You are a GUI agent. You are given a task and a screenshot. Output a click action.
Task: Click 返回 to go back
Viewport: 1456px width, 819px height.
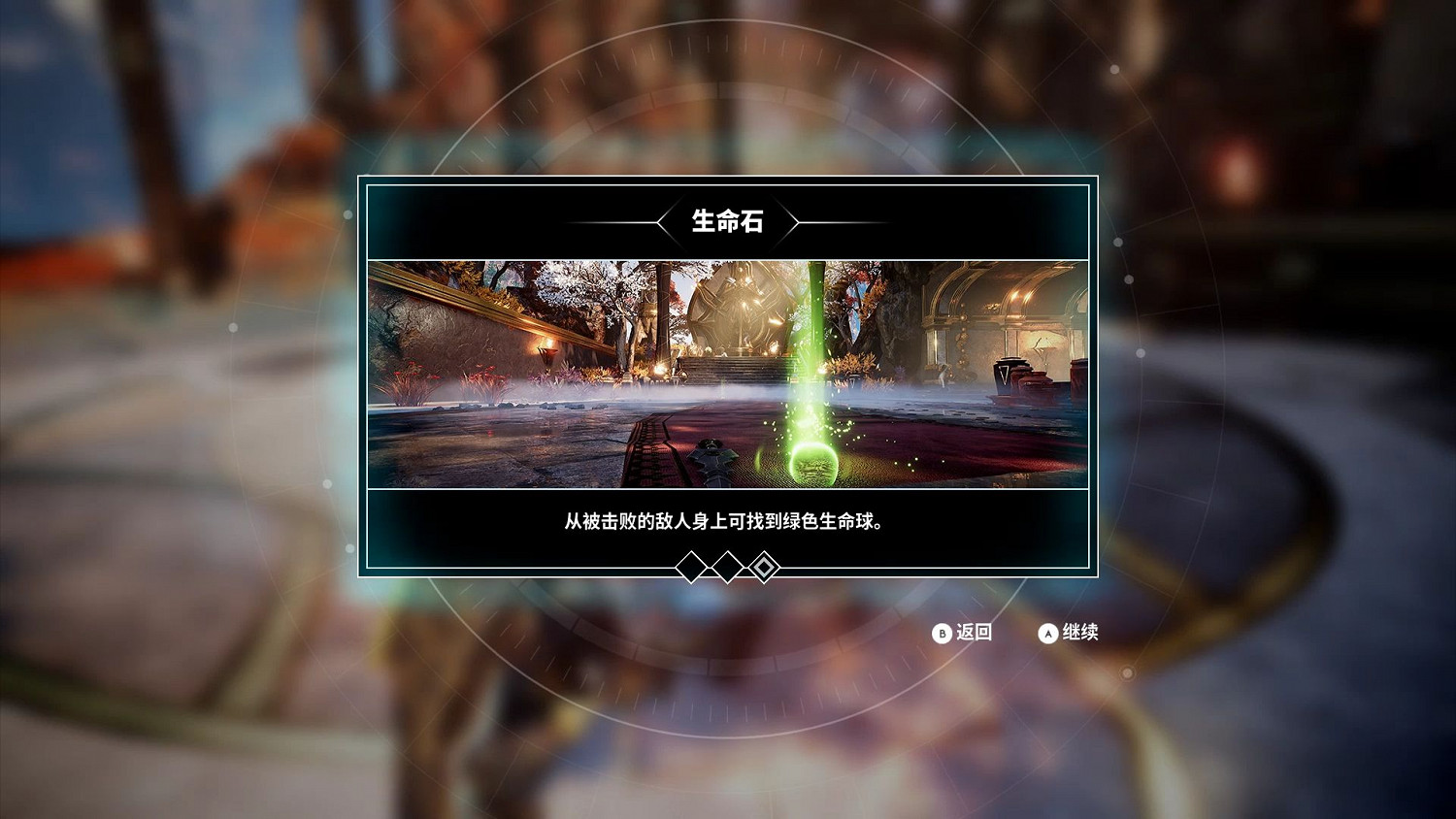pyautogui.click(x=964, y=632)
